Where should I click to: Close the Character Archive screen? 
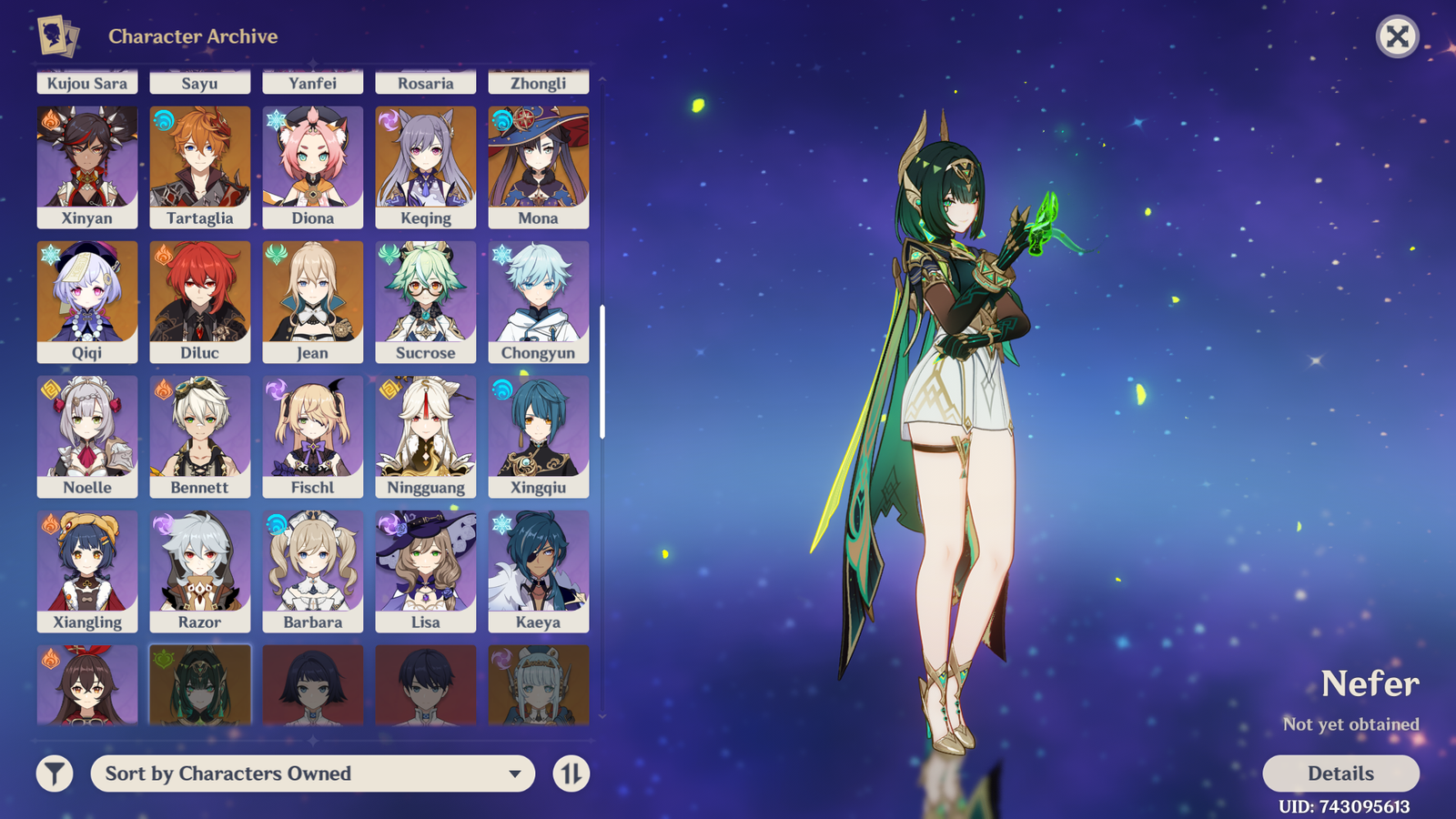1397,37
